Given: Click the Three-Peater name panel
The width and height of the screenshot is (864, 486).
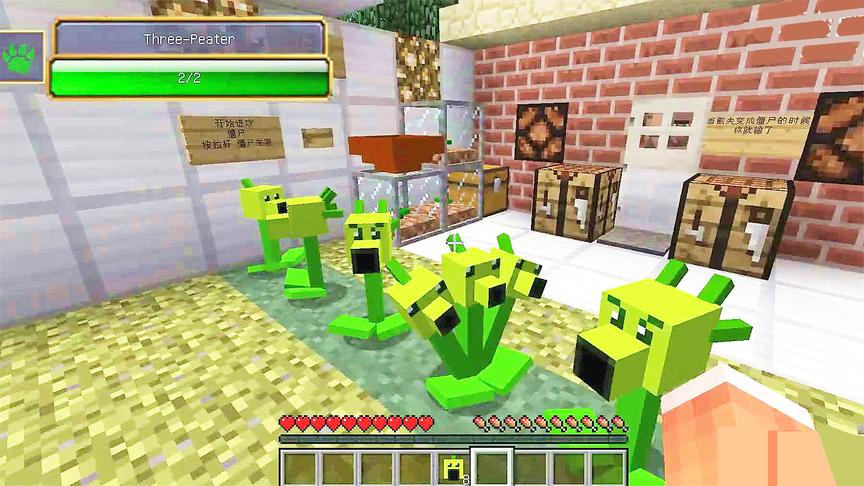Looking at the screenshot, I should (x=191, y=38).
